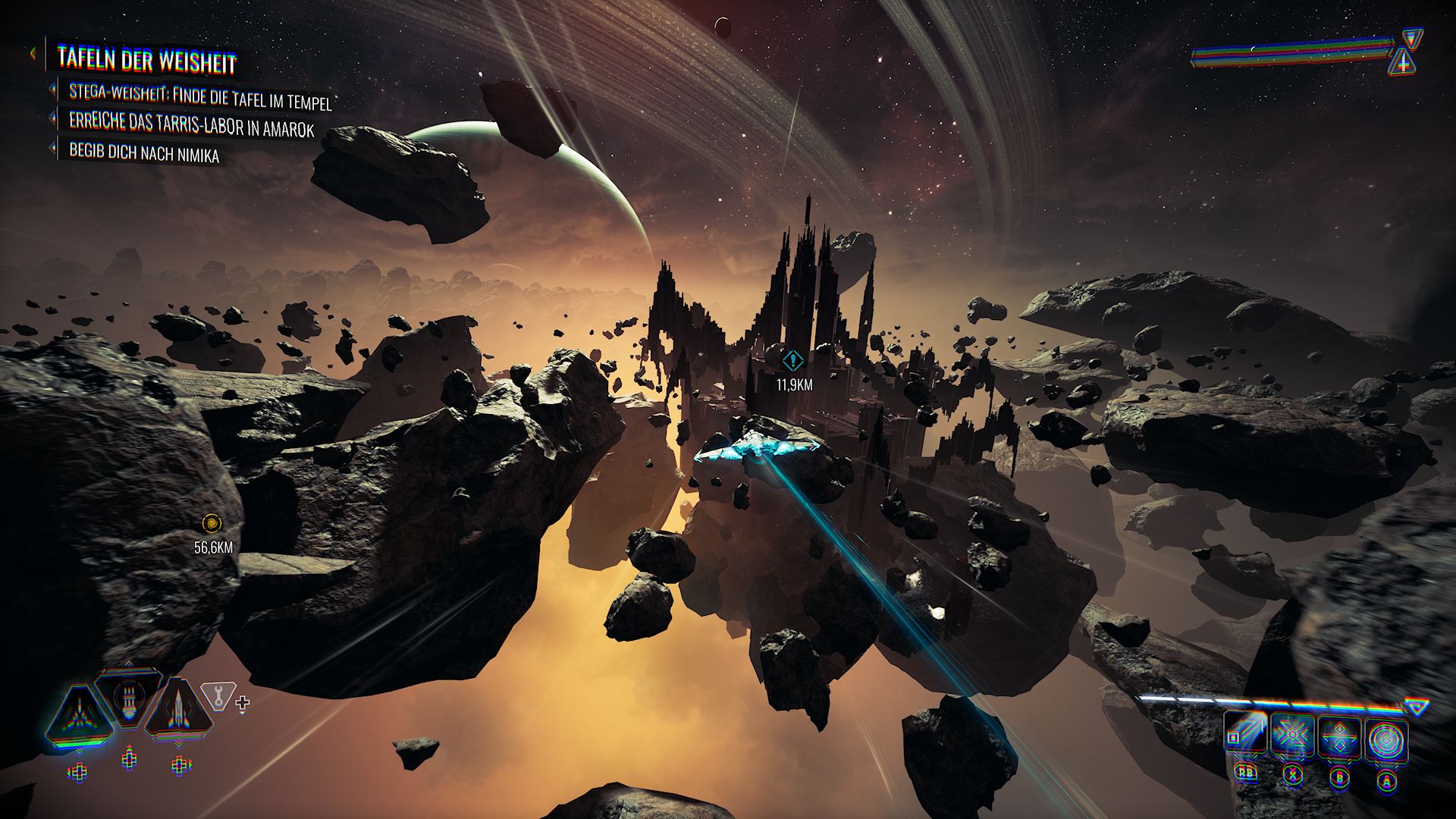Activate the concentric-circle ultimate ability

pos(1387,739)
